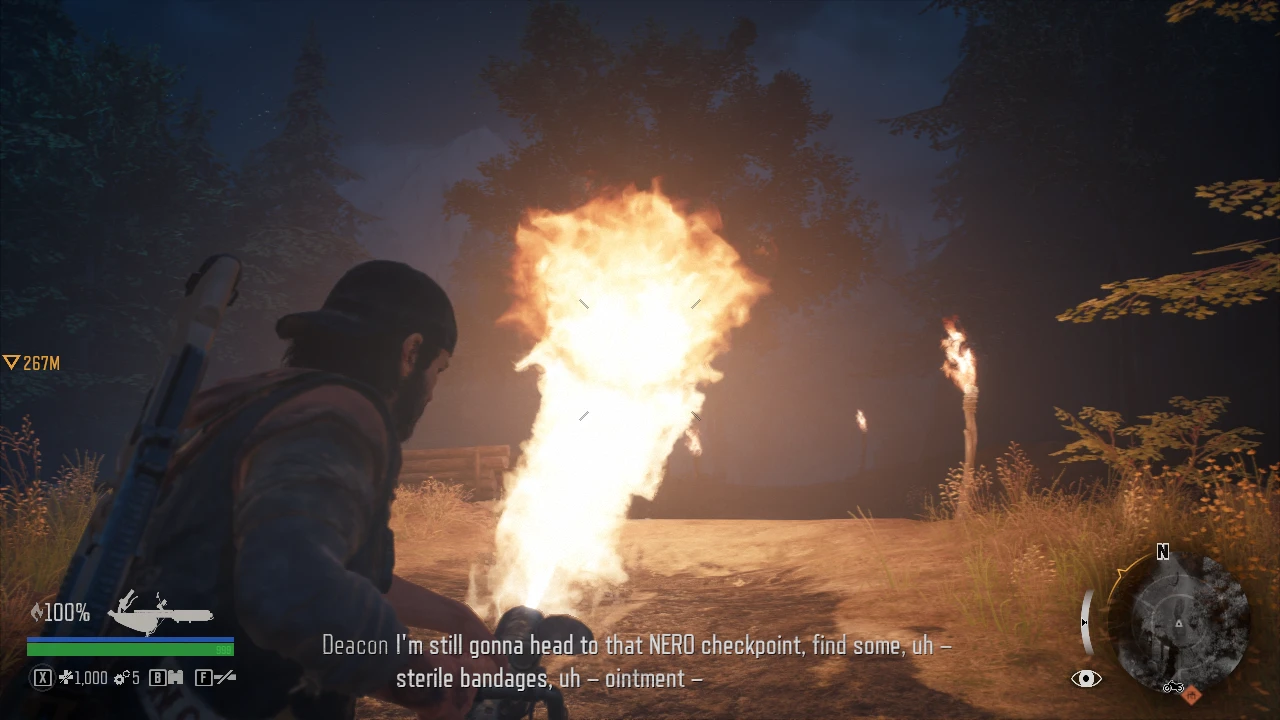Click the ammo icon beside 1,000
The height and width of the screenshot is (720, 1280).
click(x=67, y=677)
